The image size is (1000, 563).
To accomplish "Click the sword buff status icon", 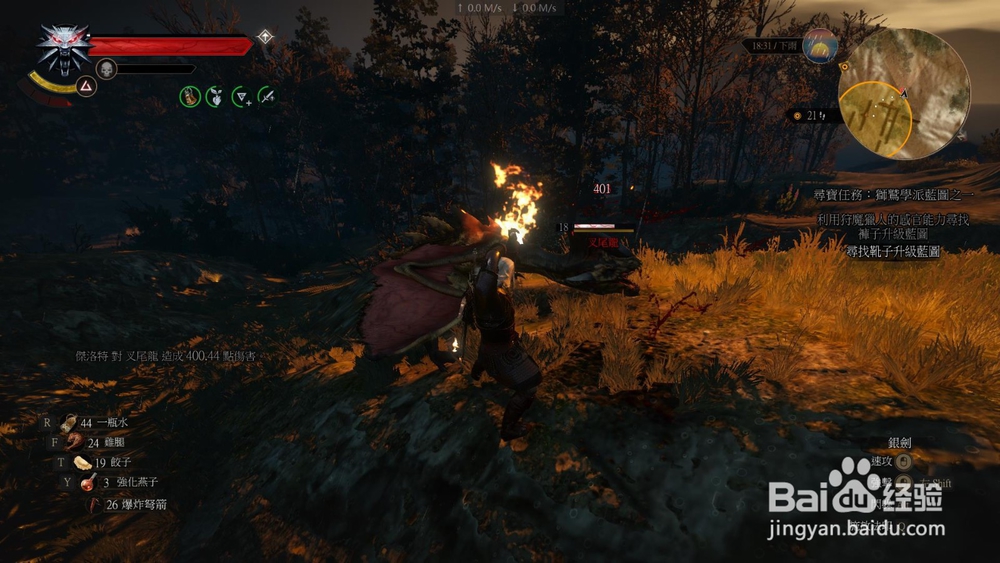I will 267,96.
